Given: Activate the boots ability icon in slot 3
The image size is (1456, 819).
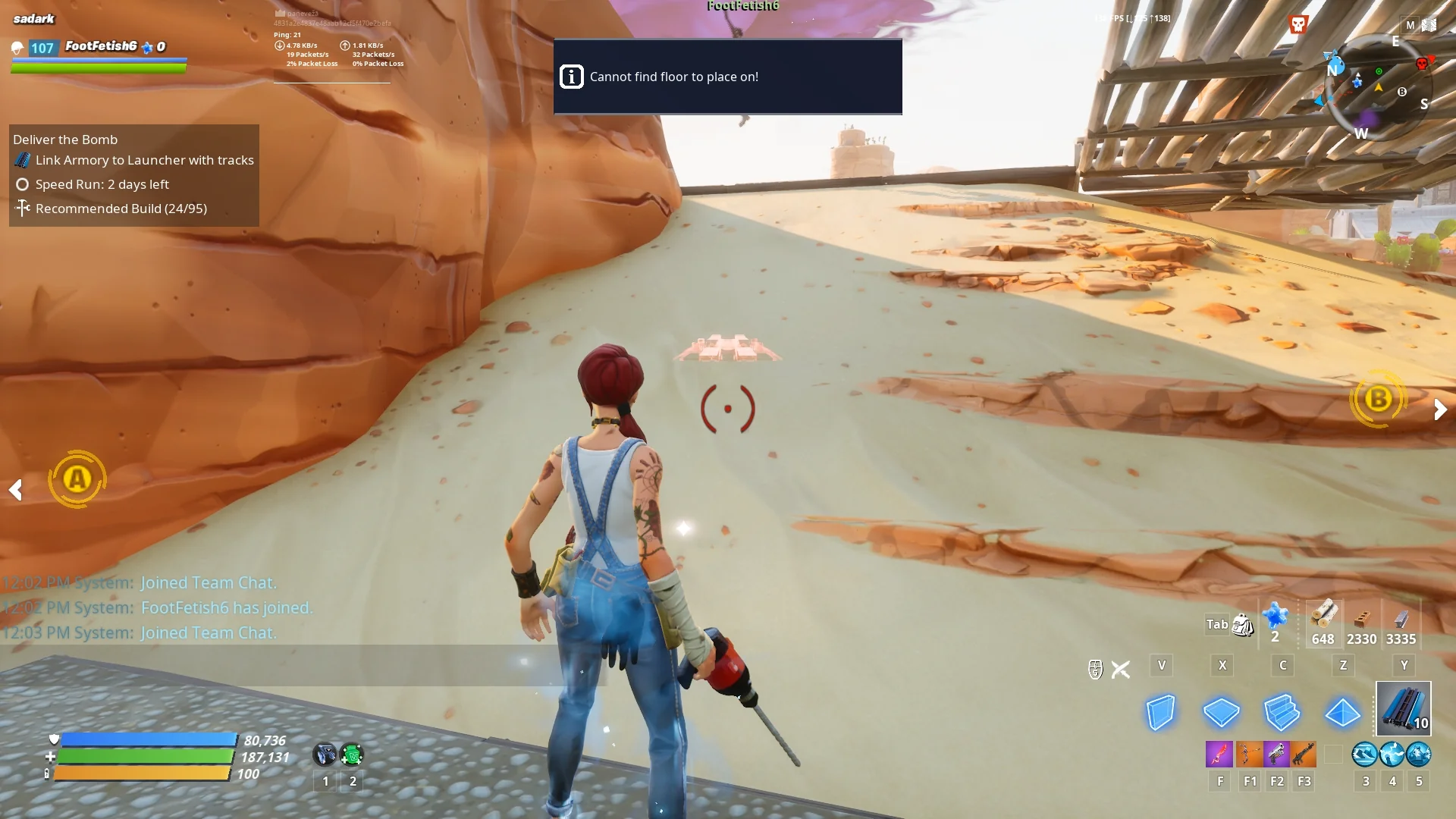Looking at the screenshot, I should [1365, 755].
